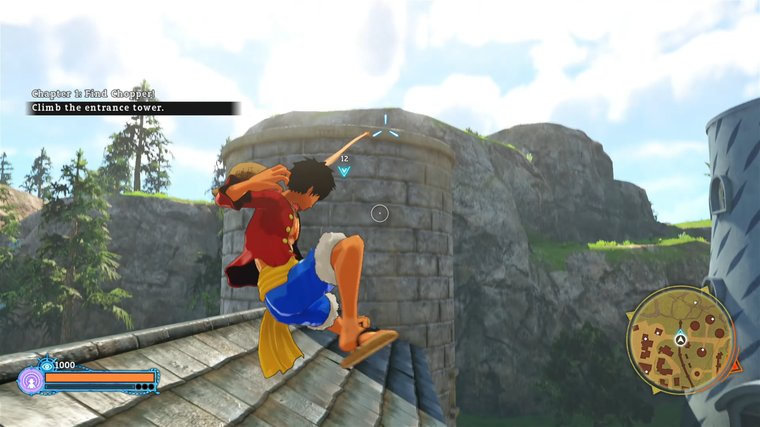The height and width of the screenshot is (427, 760).
Task: Click the blue objective waypoint marker
Action: point(344,171)
